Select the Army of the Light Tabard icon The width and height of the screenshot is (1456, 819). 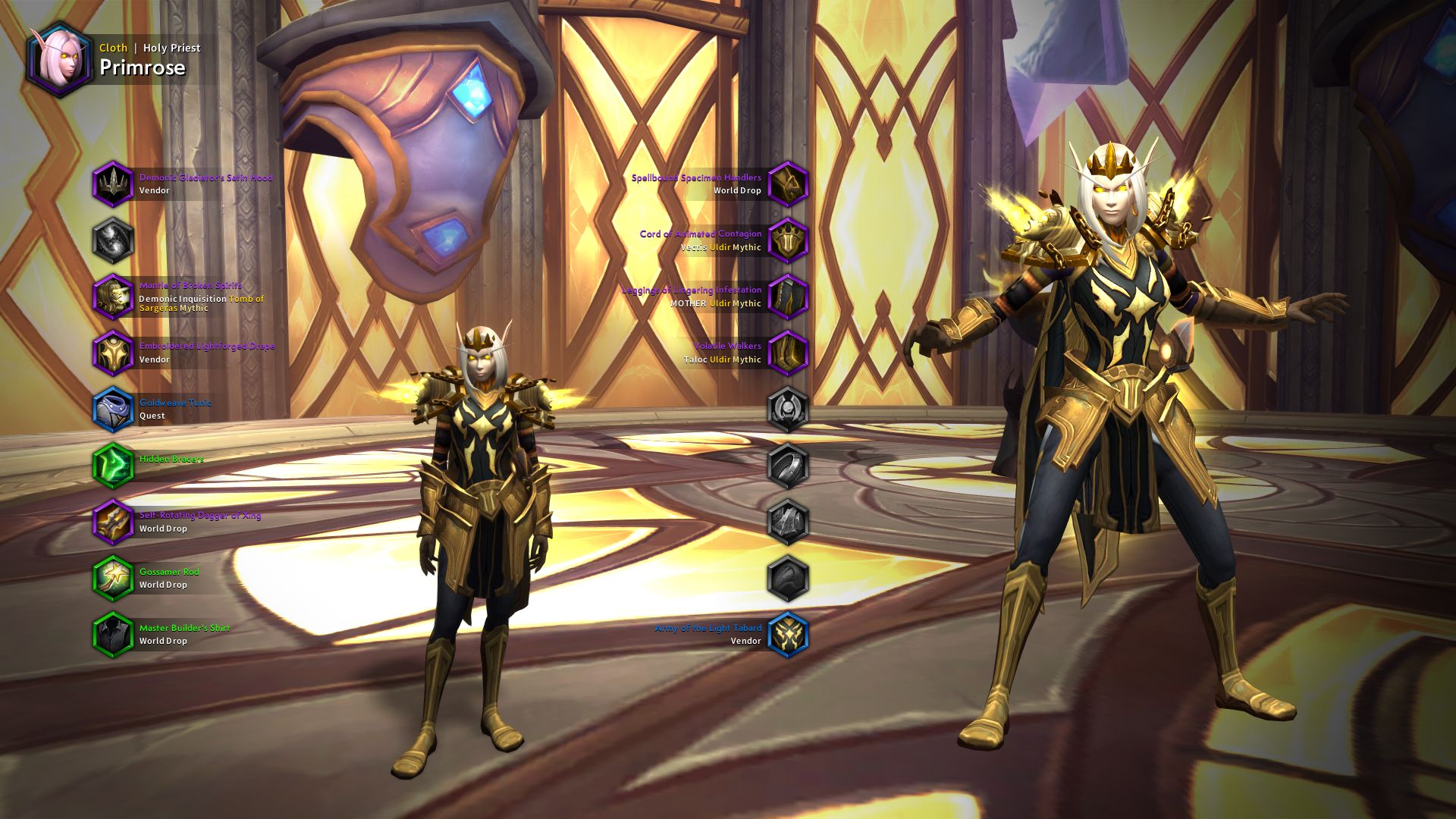tap(789, 633)
